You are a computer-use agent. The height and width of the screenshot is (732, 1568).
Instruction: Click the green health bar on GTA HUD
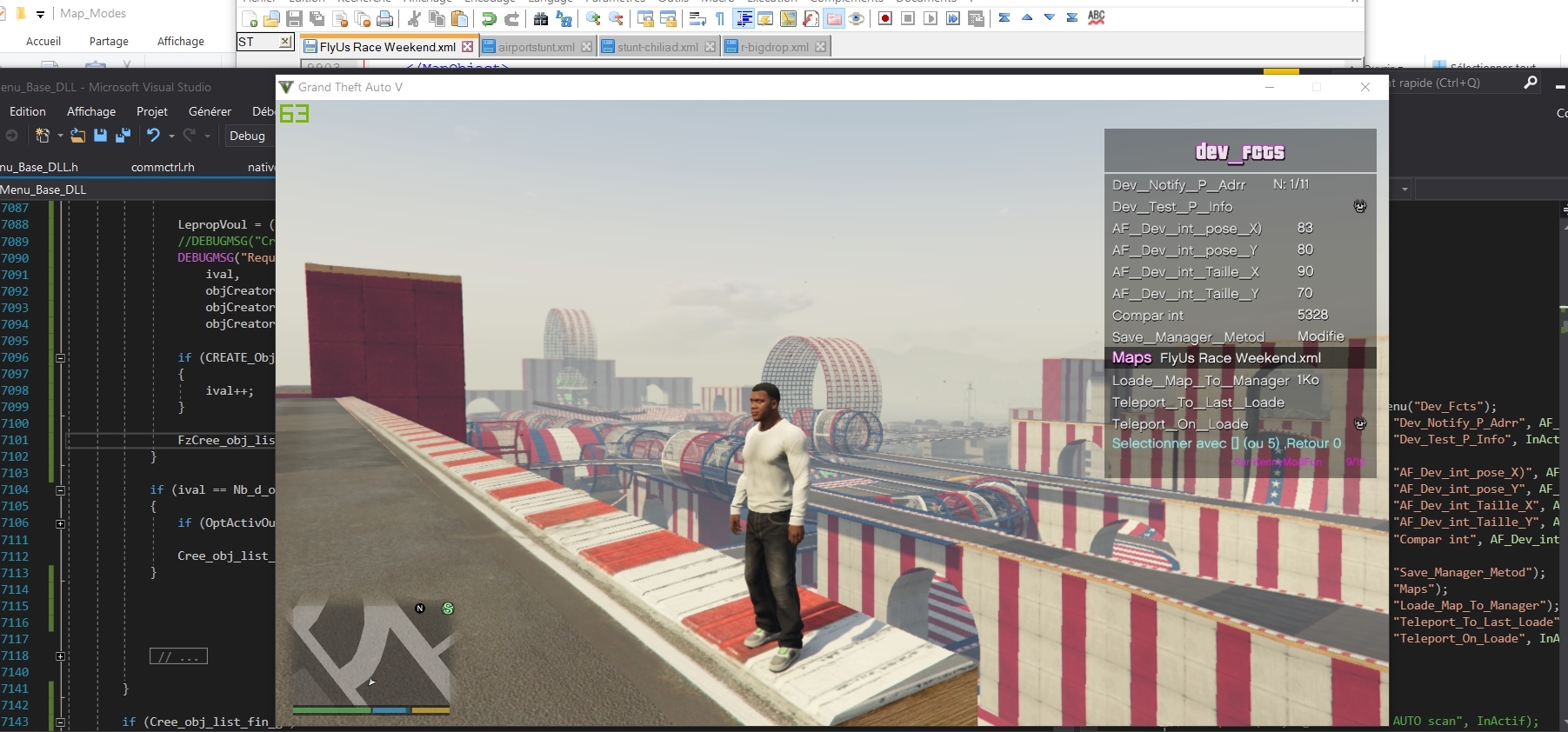330,710
